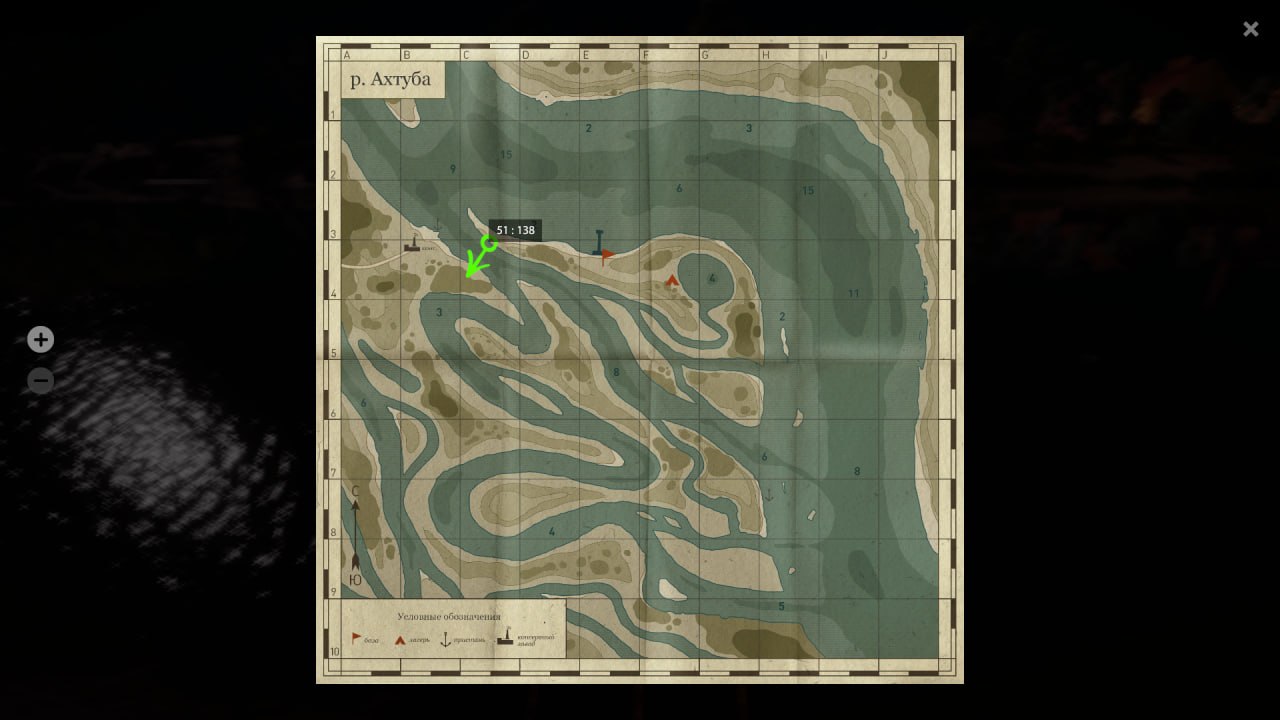1280x720 pixels.
Task: Click the blue pier marker near grid E3
Action: coord(598,240)
